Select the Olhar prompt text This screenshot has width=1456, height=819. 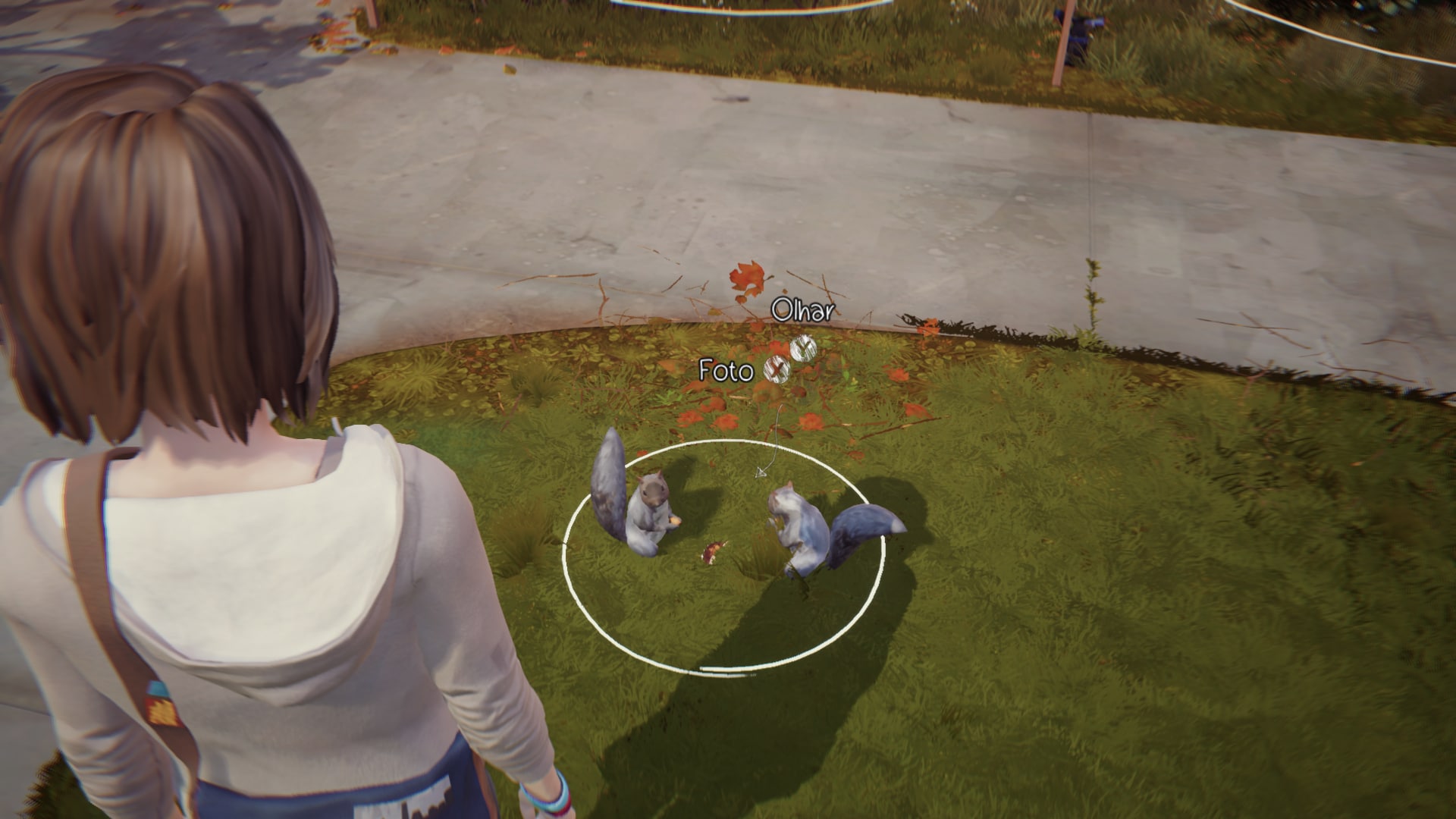pyautogui.click(x=802, y=309)
